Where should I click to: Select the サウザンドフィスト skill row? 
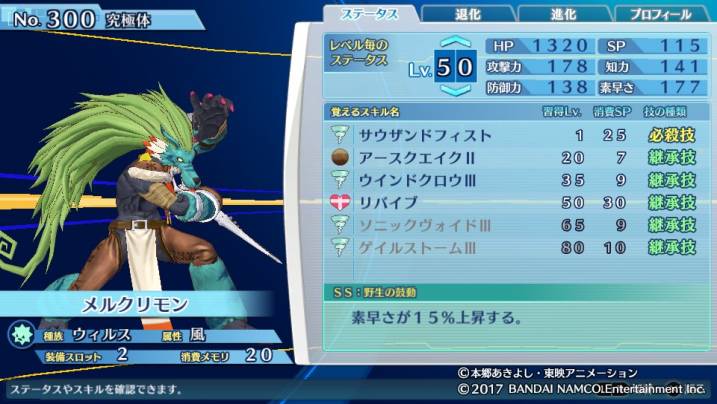pos(513,134)
